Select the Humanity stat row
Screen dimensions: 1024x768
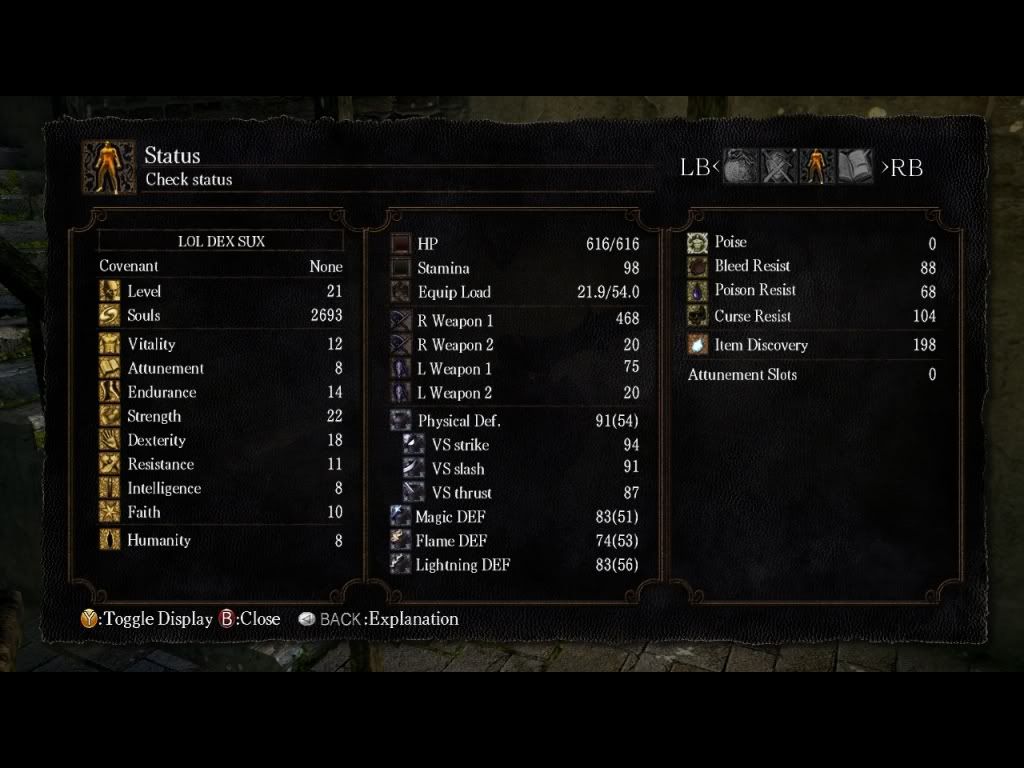[221, 540]
